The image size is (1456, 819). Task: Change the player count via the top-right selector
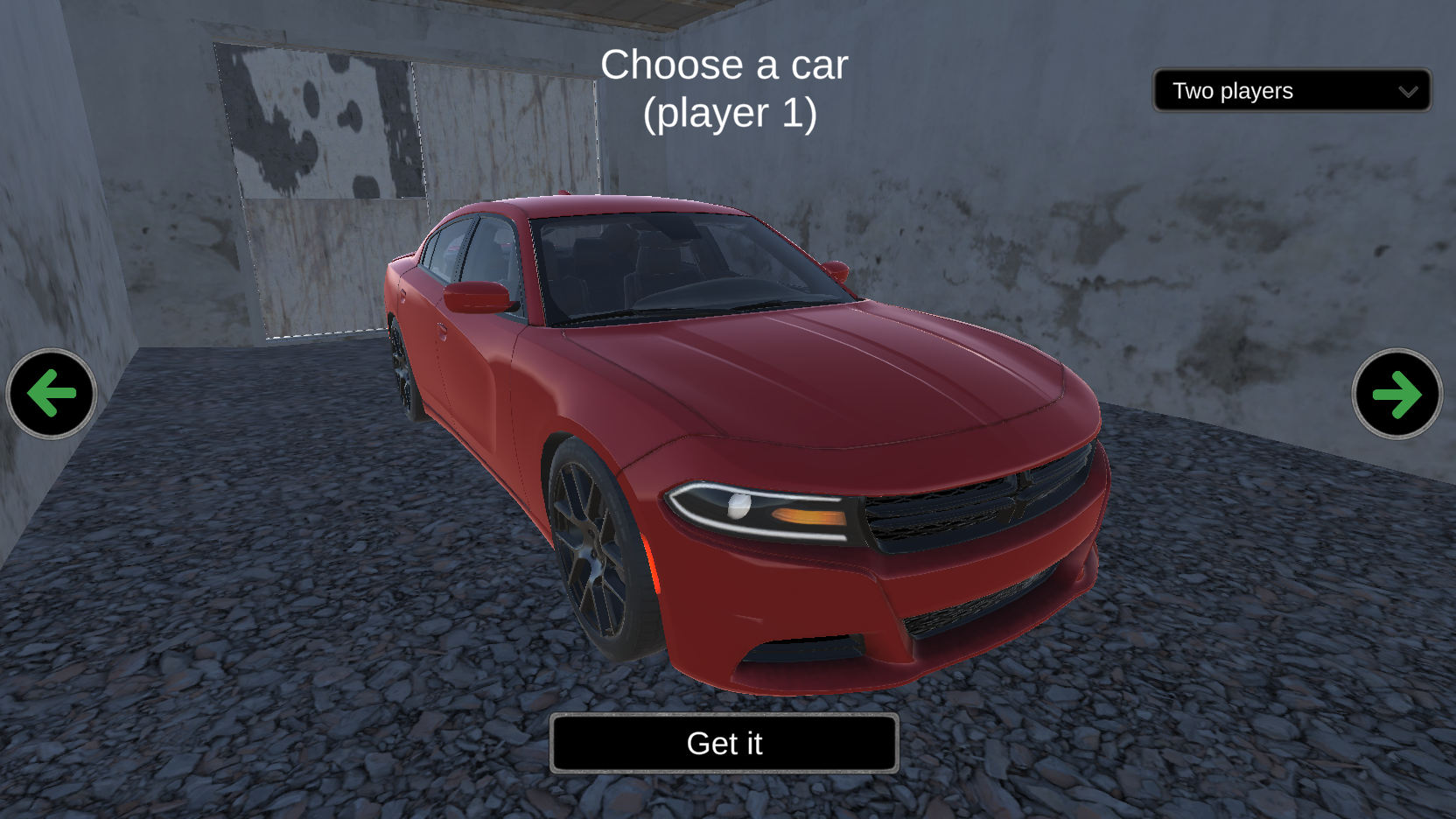point(1291,90)
